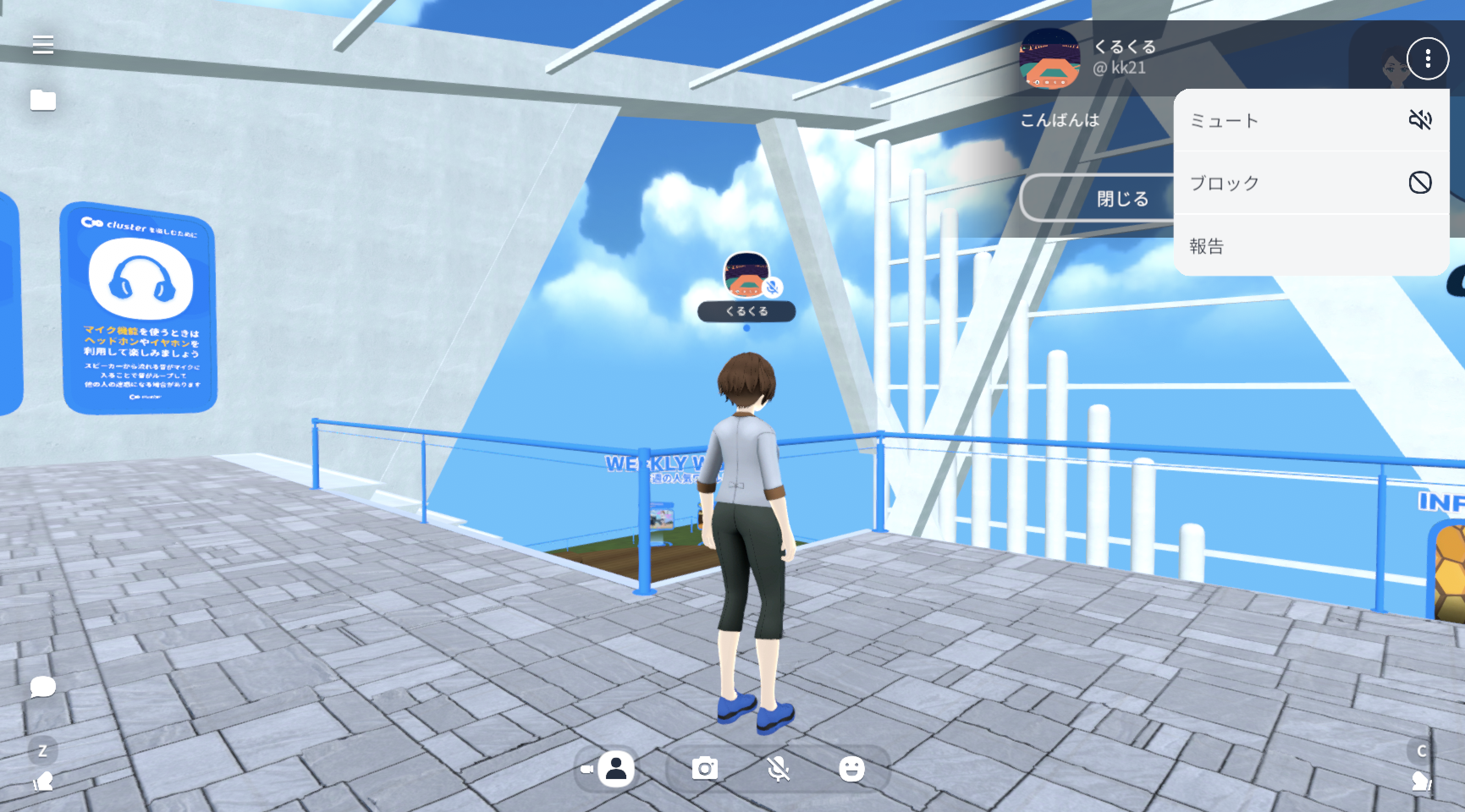Viewport: 1465px width, 812px height.
Task: Close the profile with 閉じる button
Action: point(1099,198)
